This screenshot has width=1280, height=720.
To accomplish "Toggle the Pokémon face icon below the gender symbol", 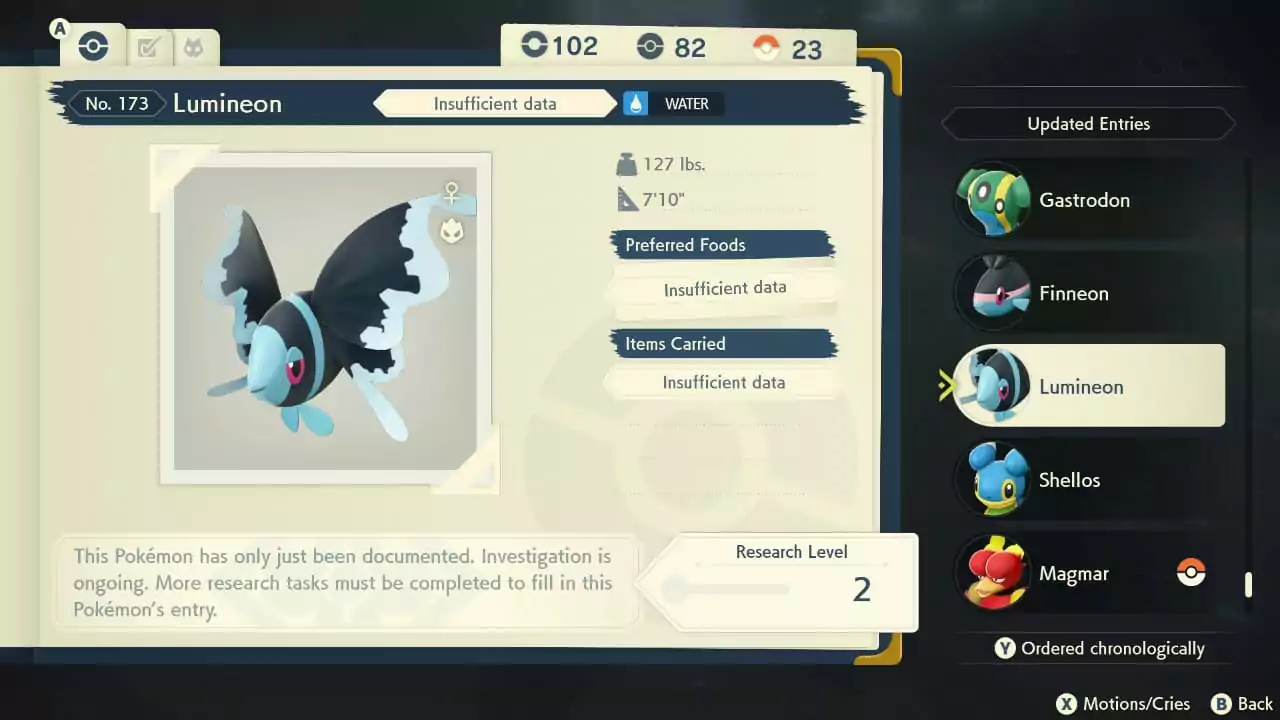I will (452, 230).
